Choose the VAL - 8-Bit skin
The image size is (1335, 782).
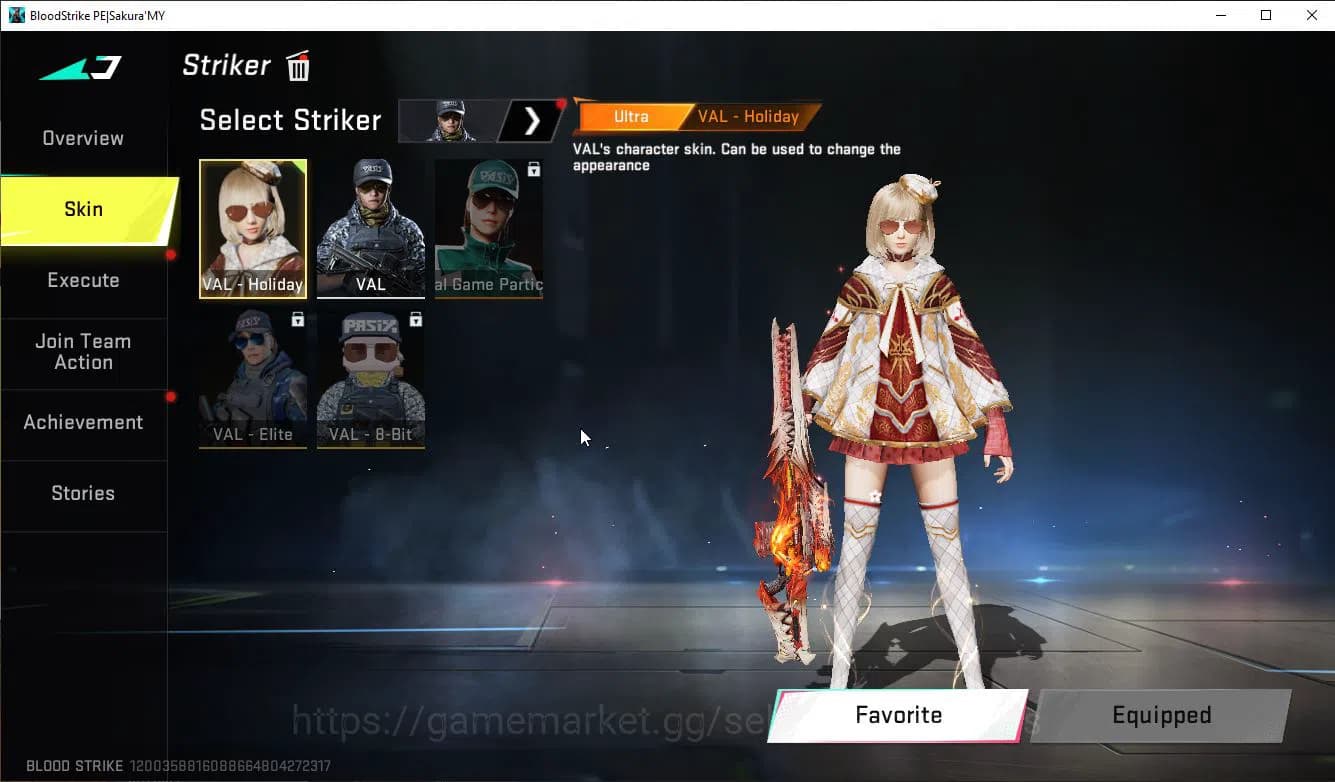click(370, 378)
